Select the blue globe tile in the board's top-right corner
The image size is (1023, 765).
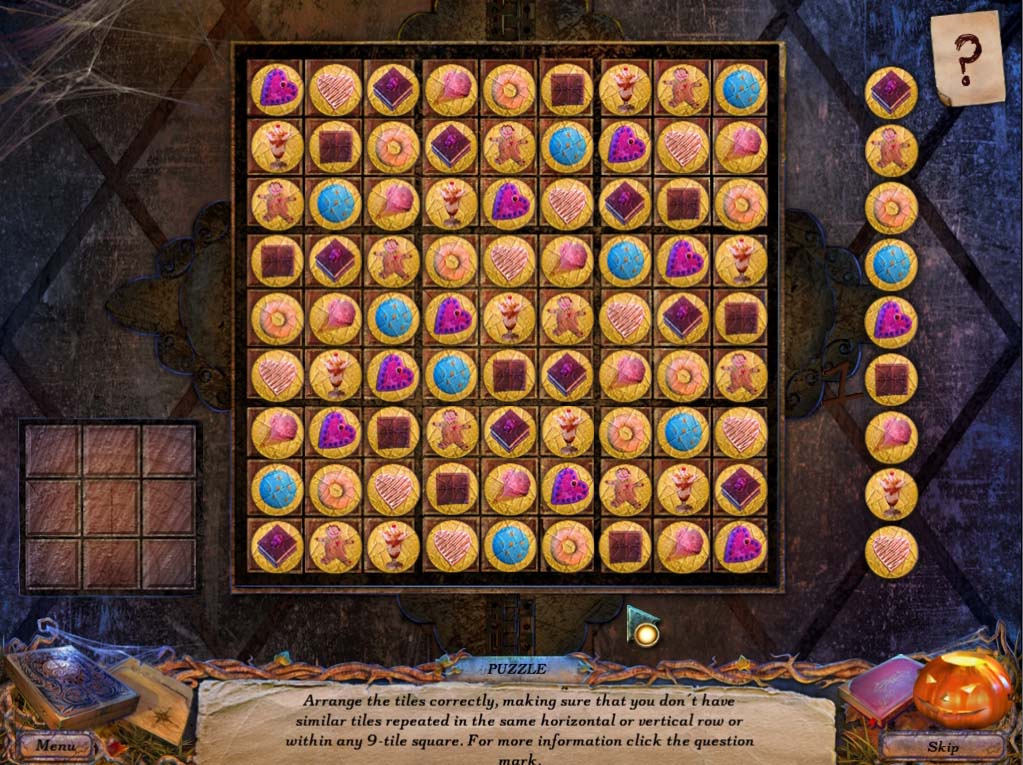click(x=741, y=89)
